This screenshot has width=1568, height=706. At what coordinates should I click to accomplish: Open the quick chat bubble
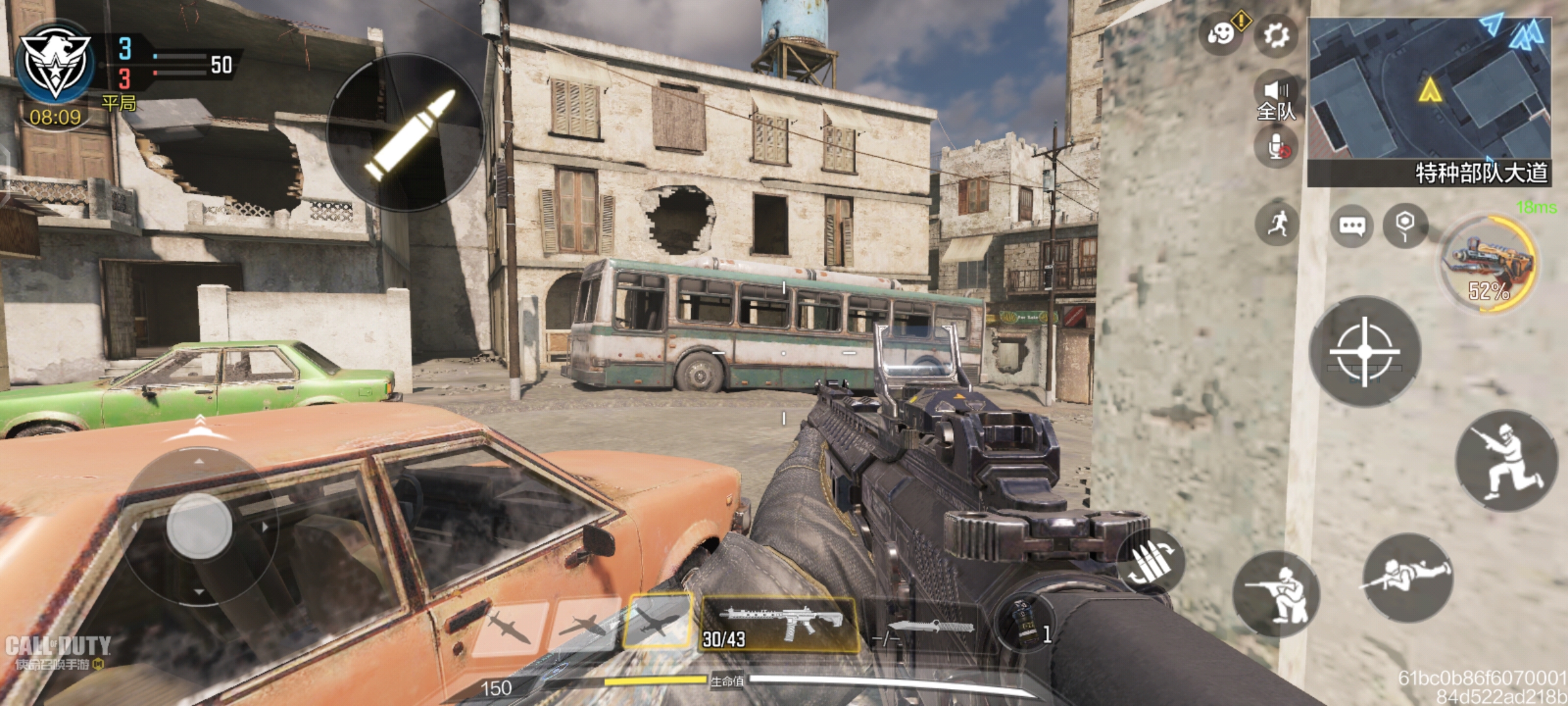pyautogui.click(x=1351, y=226)
